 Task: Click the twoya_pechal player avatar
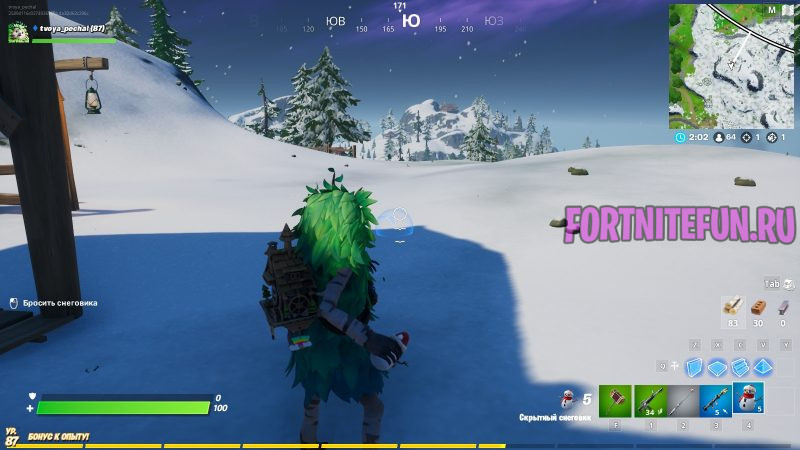[x=18, y=34]
